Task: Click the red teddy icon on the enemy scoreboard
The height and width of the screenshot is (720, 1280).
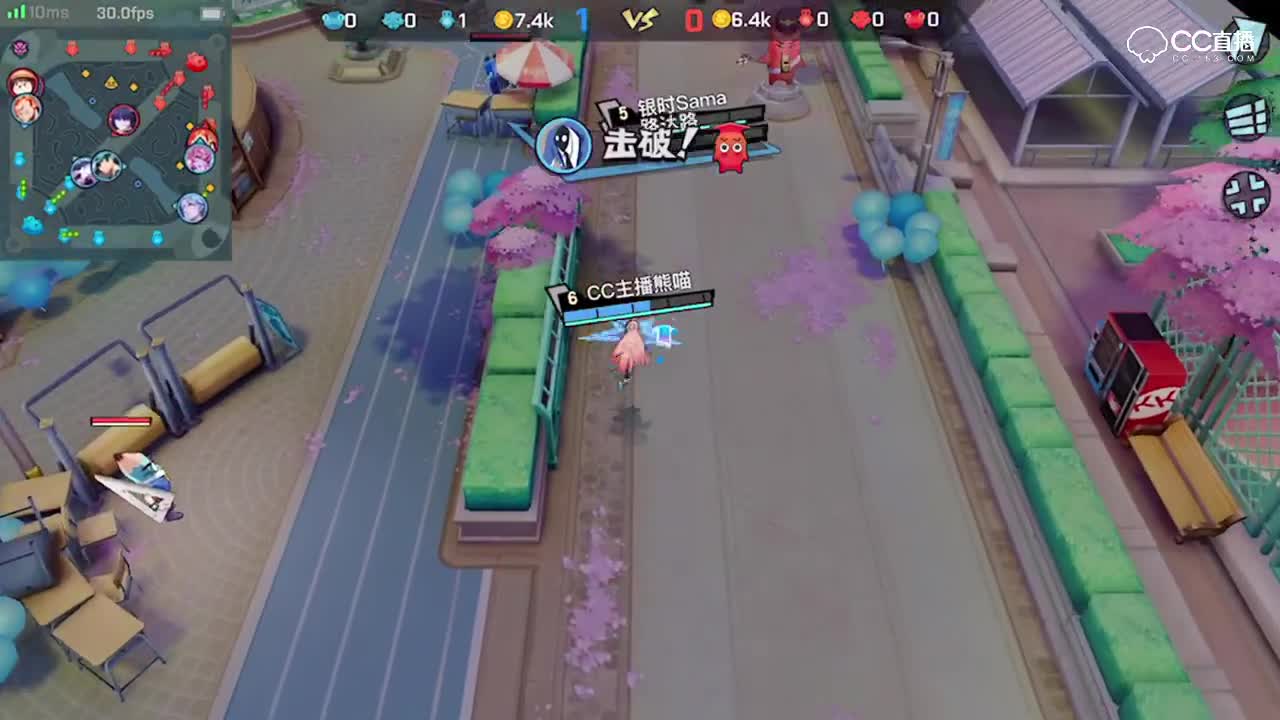Action: coord(916,17)
